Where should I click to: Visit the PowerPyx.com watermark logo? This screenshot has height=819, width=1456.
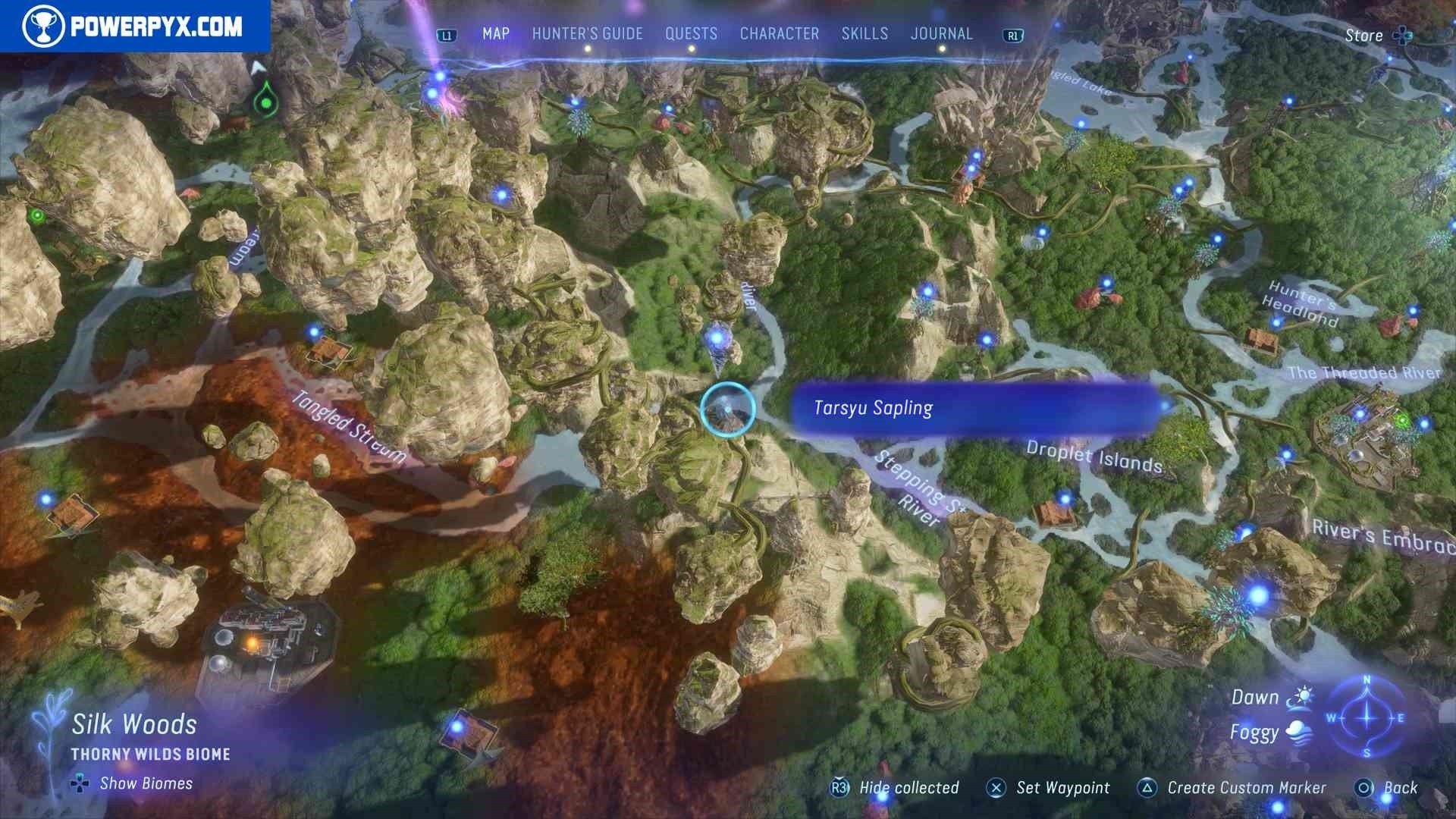pyautogui.click(x=134, y=27)
